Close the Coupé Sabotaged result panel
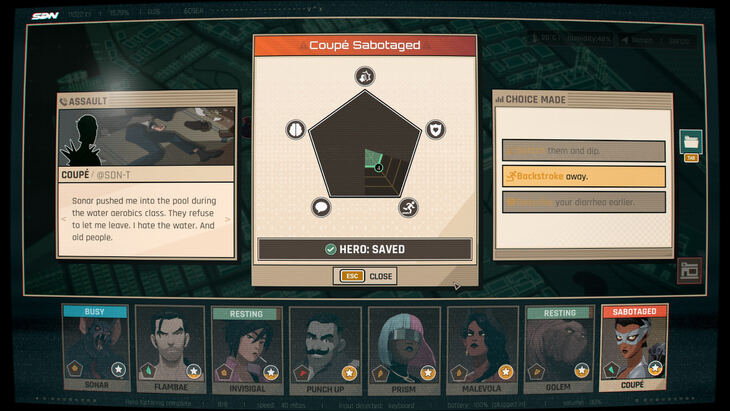730x411 pixels. click(365, 276)
